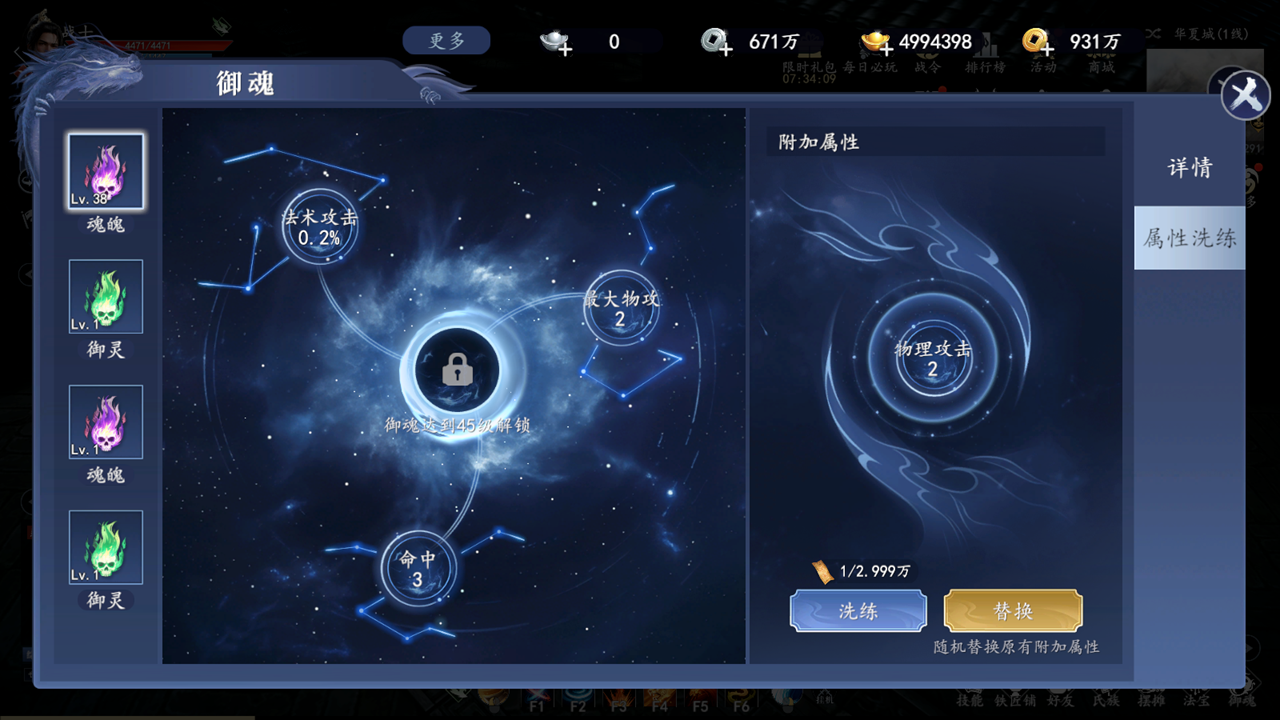The image size is (1280, 720).
Task: Expand the 更多 (More) menu
Action: [446, 40]
